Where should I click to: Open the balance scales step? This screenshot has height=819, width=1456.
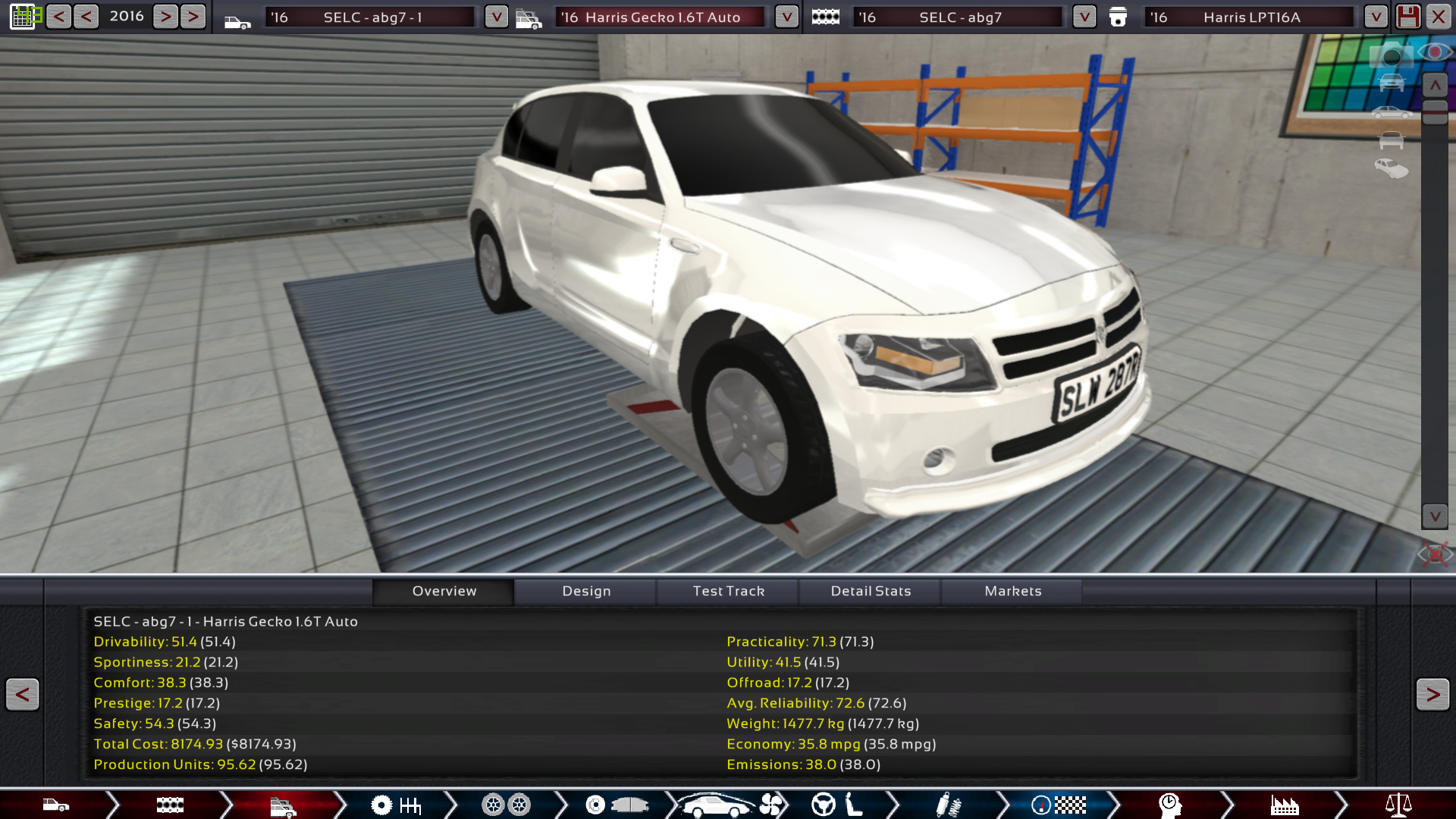[x=1398, y=805]
